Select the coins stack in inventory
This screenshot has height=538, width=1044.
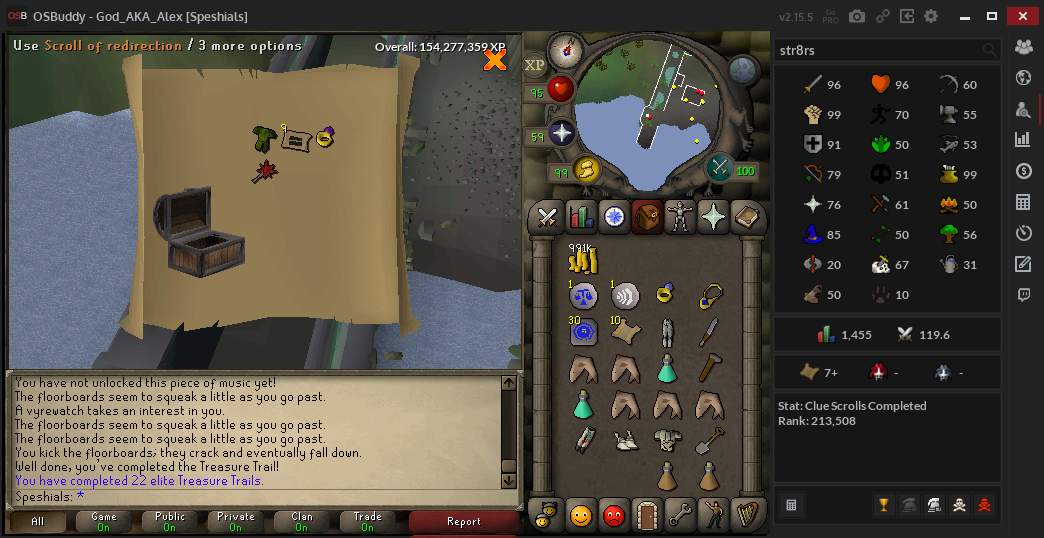582,260
